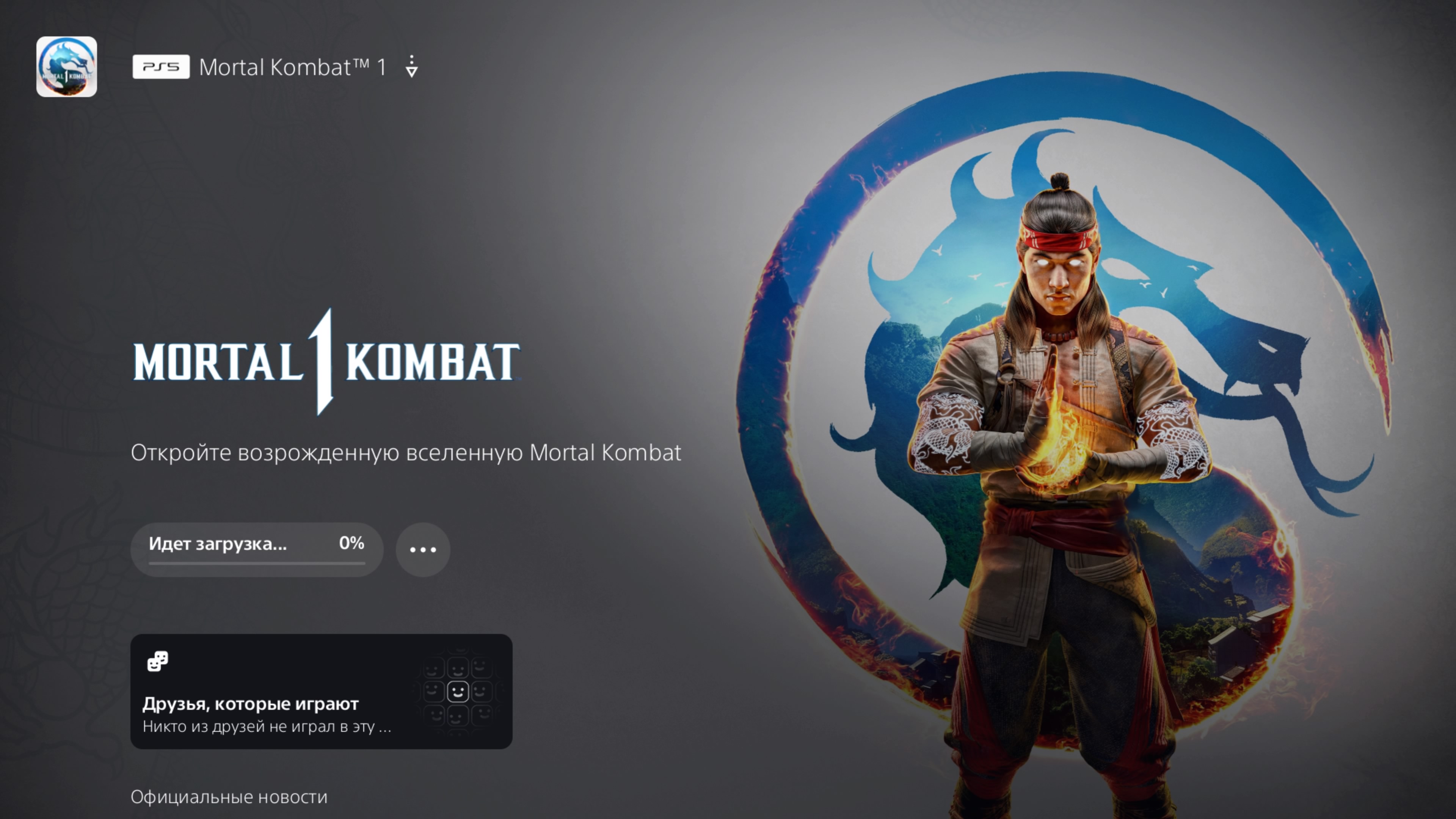Open the three-dot more options menu
Screen dimensions: 1456x819
tap(423, 549)
